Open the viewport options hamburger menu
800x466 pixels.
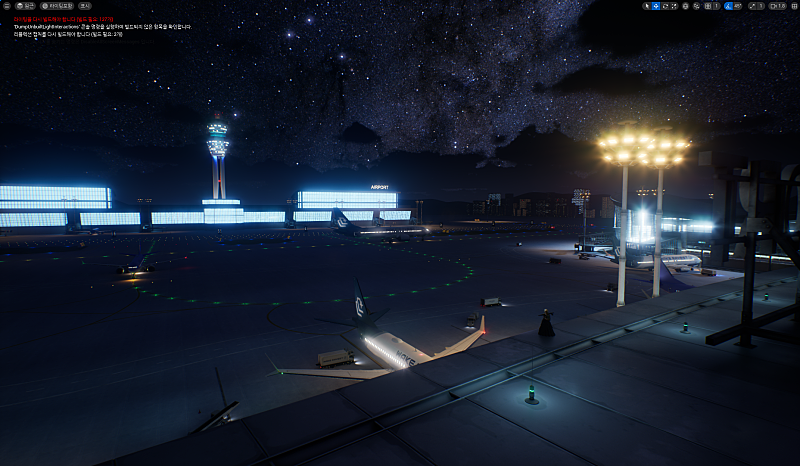tap(7, 6)
